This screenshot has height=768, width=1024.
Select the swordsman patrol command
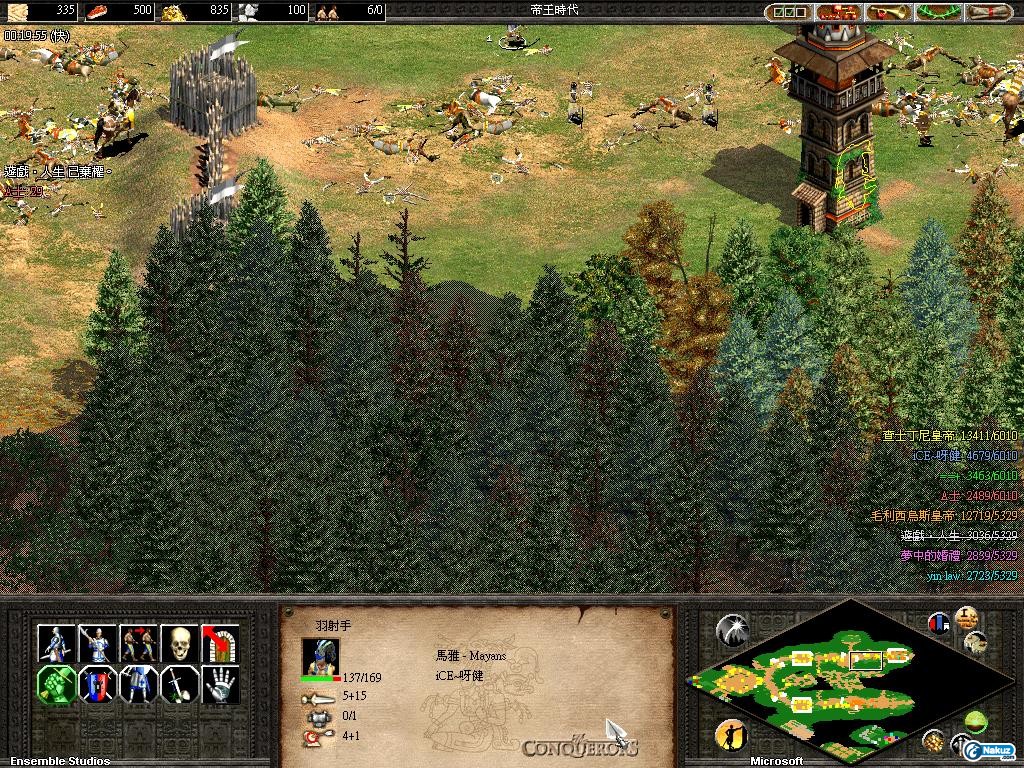(56, 643)
